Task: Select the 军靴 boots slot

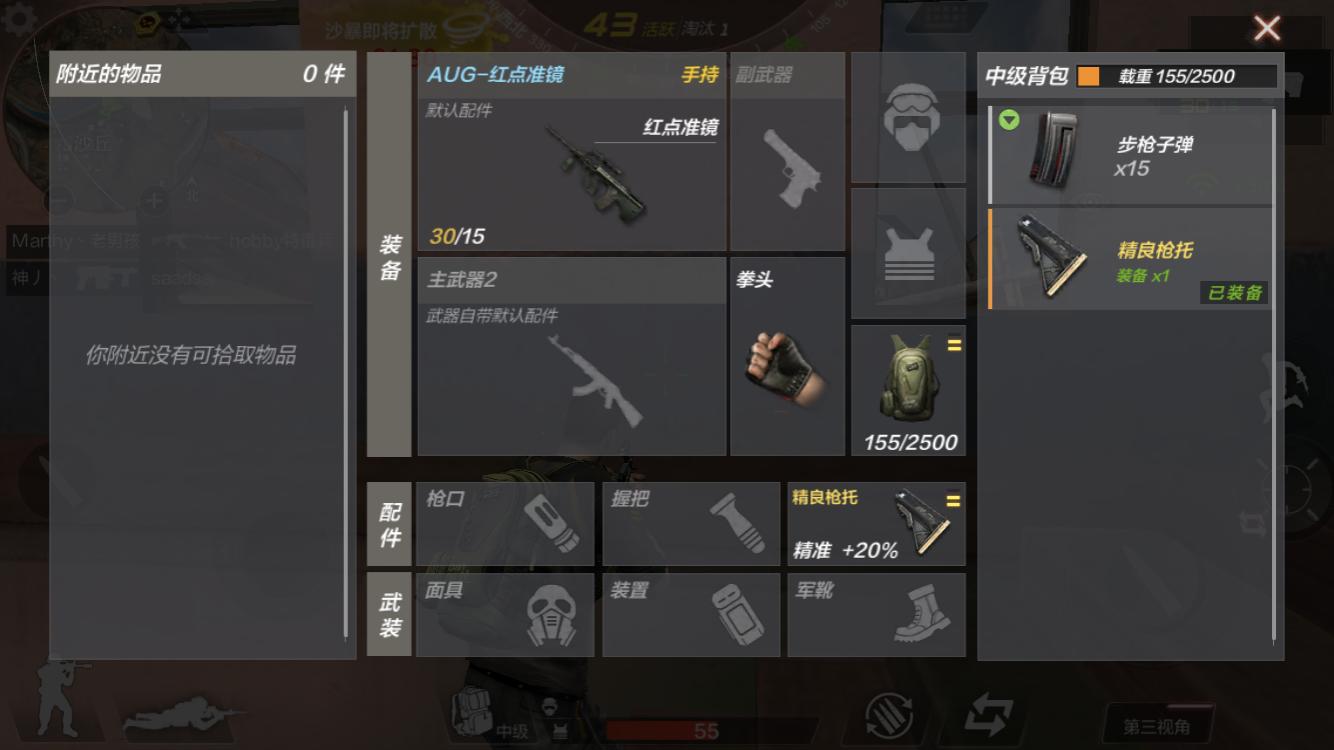Action: (876, 615)
